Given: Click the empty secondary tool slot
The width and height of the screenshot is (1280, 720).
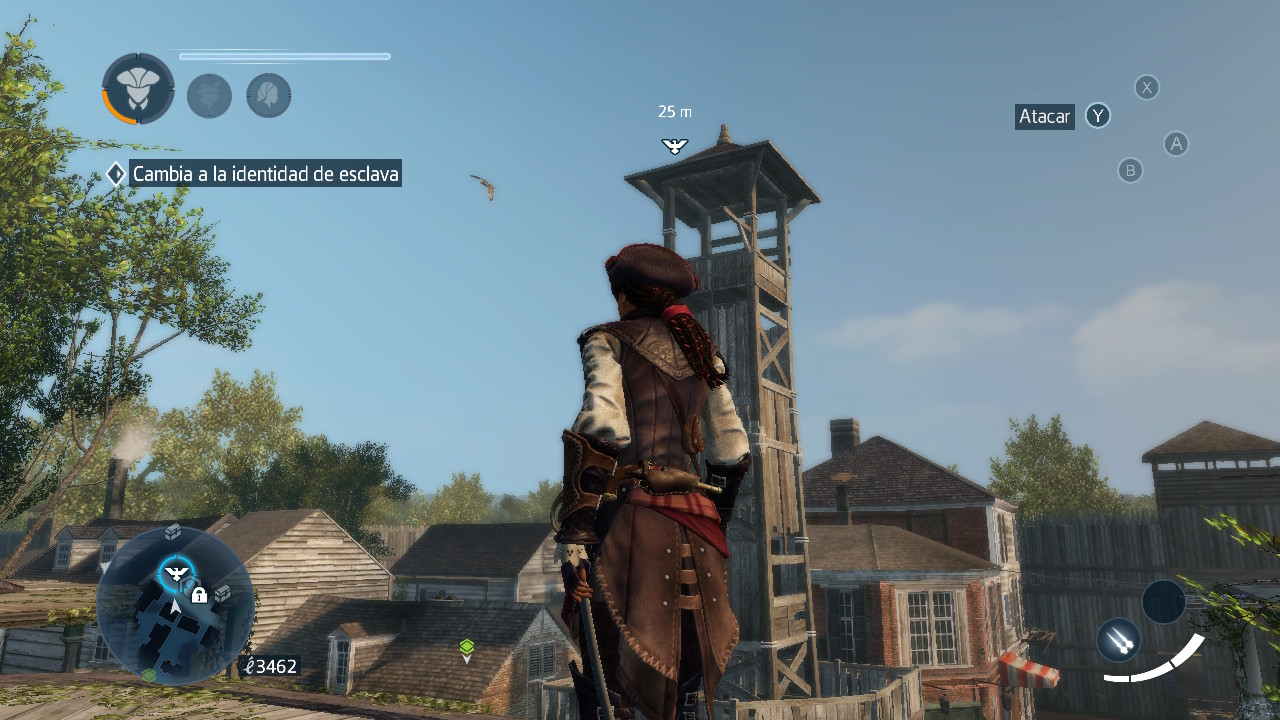Looking at the screenshot, I should pyautogui.click(x=1163, y=602).
